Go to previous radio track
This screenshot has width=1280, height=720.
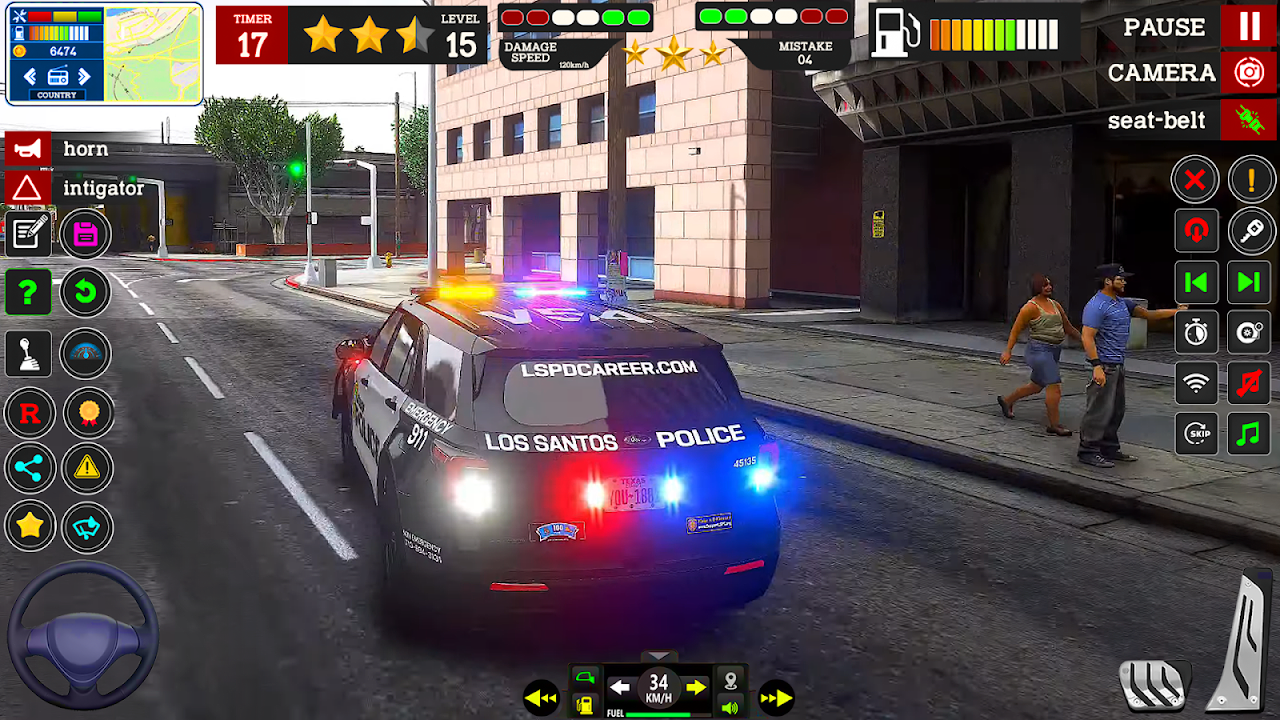[x=1196, y=283]
